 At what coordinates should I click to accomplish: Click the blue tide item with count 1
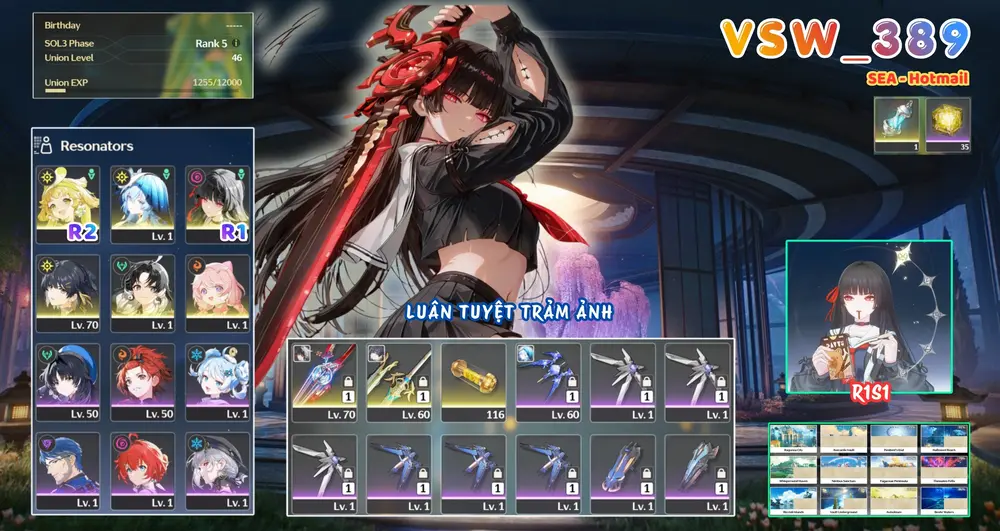click(x=898, y=125)
